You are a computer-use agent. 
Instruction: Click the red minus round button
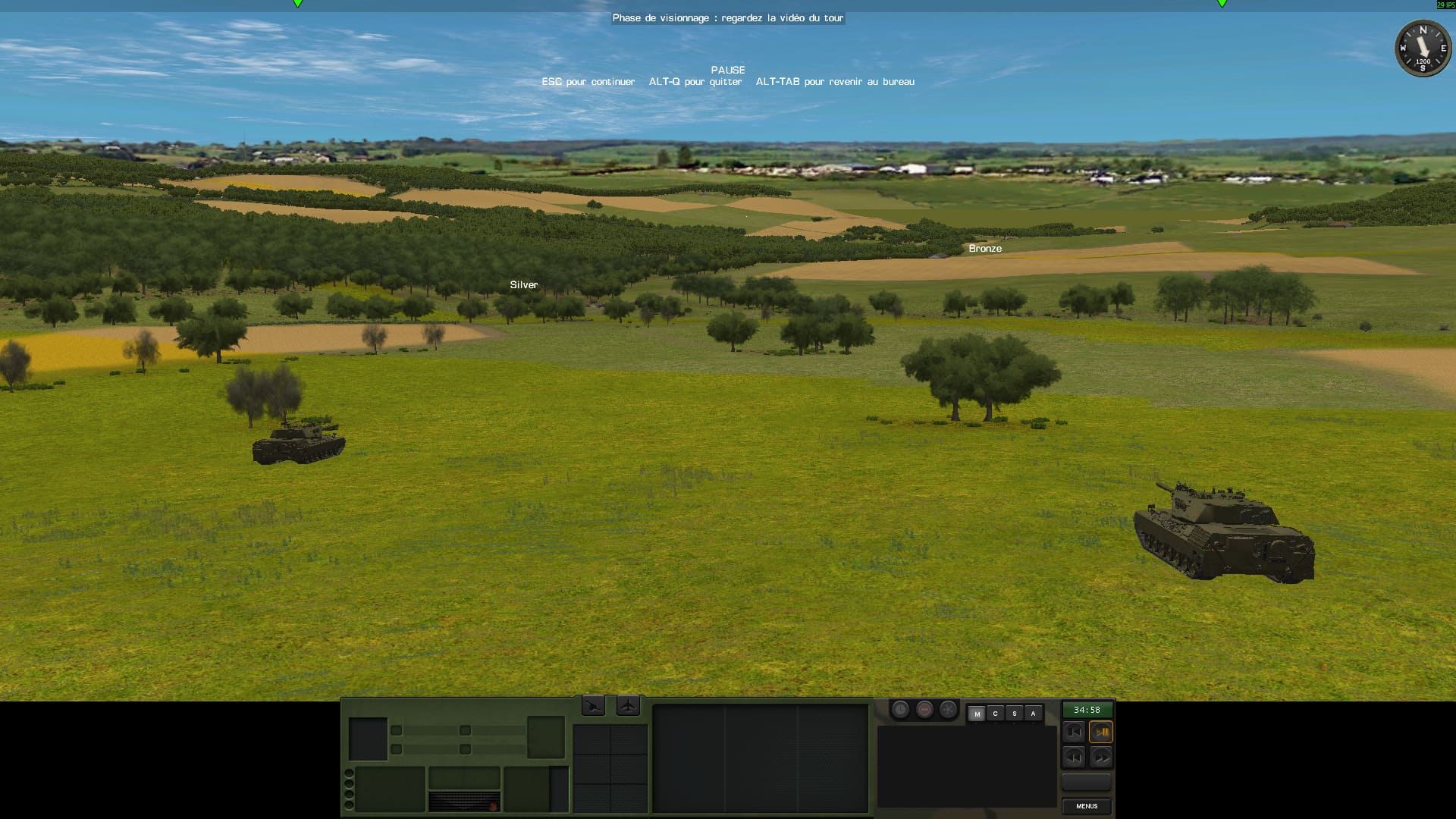(924, 710)
